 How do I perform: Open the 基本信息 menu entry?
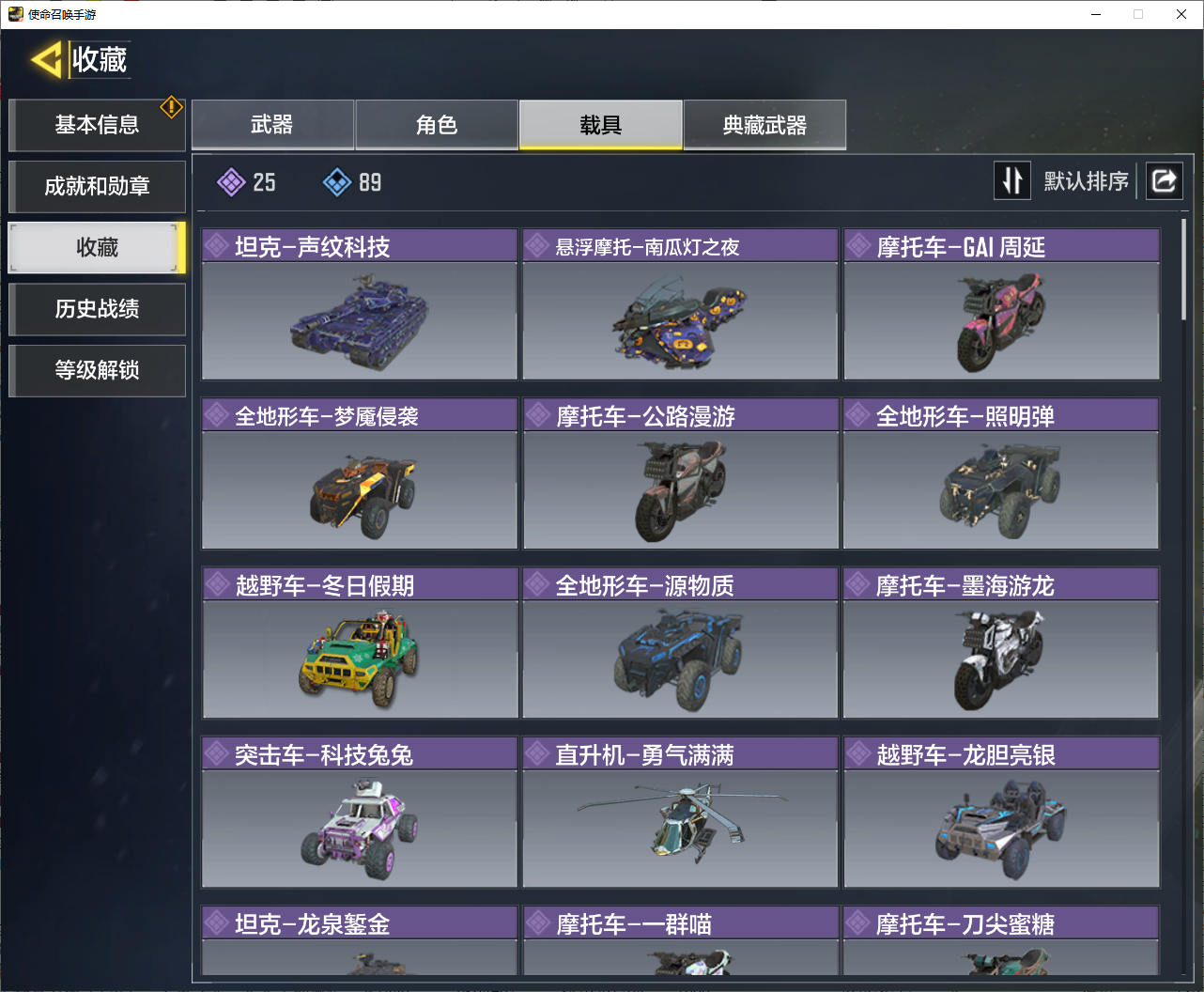coord(97,125)
